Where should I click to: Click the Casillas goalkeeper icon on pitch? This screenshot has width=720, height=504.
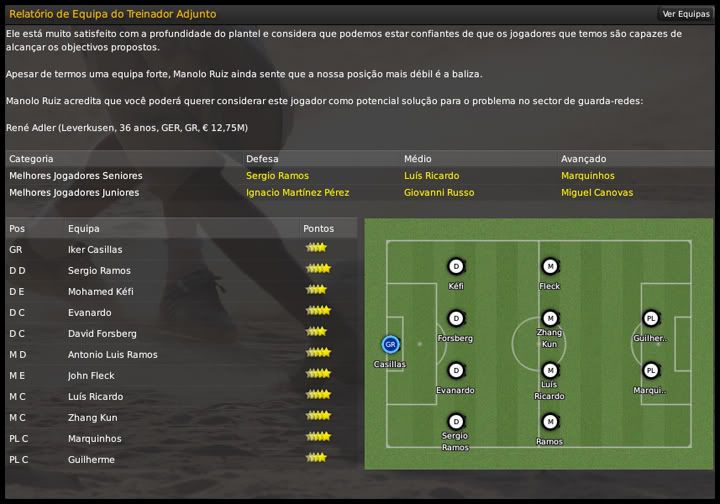point(390,344)
